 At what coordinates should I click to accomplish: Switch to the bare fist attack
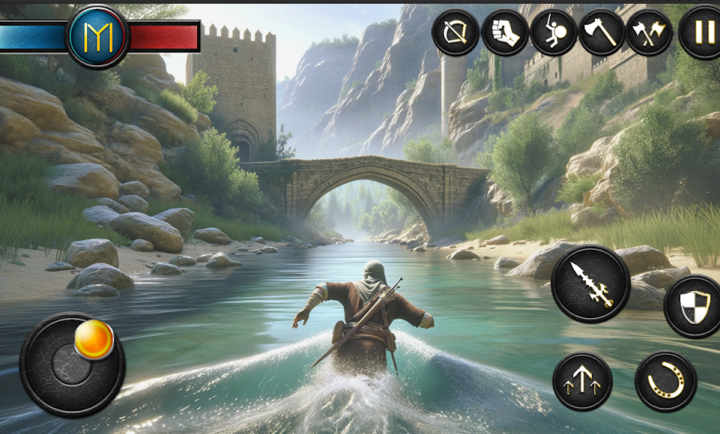(x=505, y=32)
